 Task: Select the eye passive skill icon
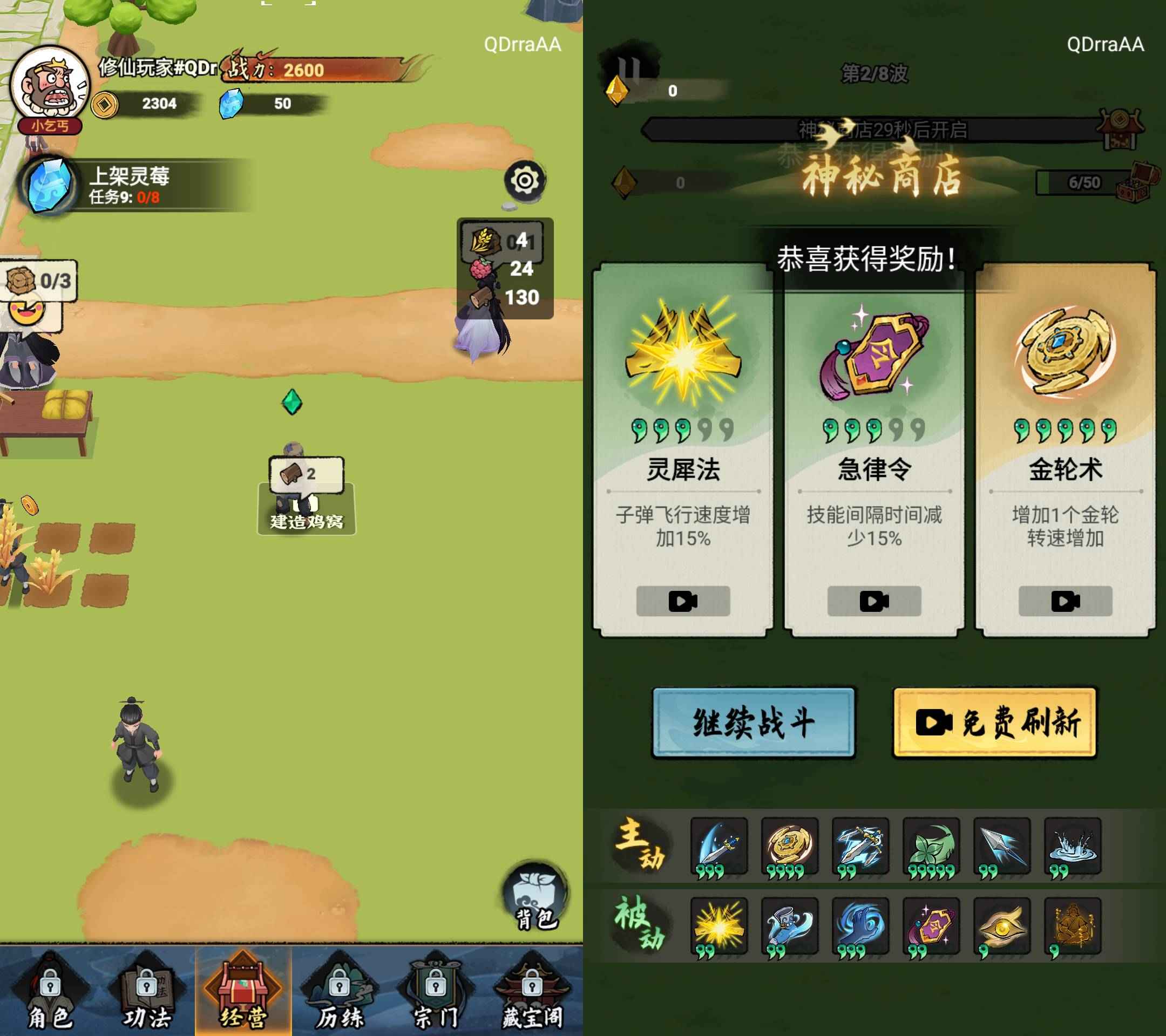1004,925
